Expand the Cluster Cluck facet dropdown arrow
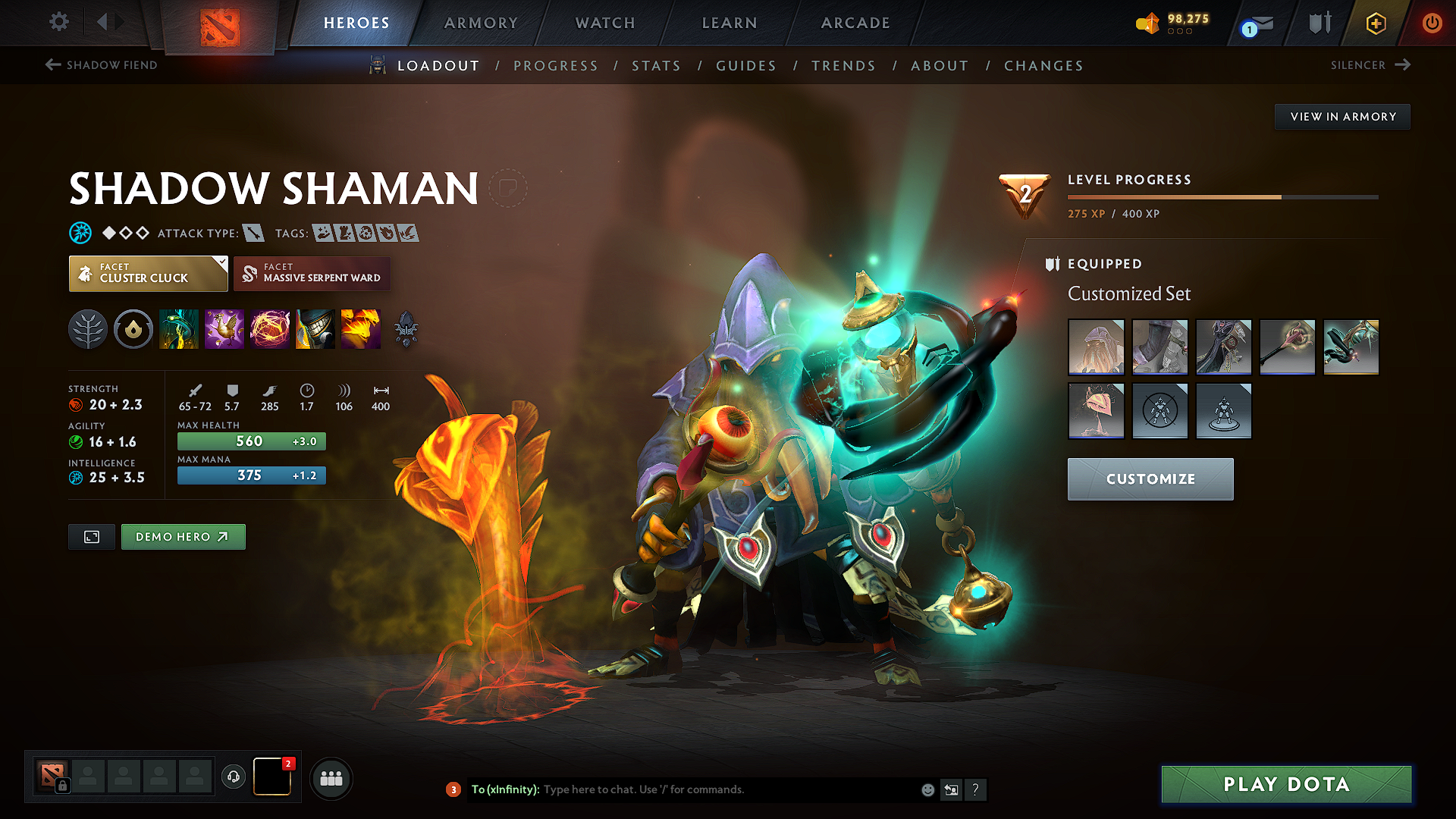This screenshot has height=819, width=1456. (221, 264)
